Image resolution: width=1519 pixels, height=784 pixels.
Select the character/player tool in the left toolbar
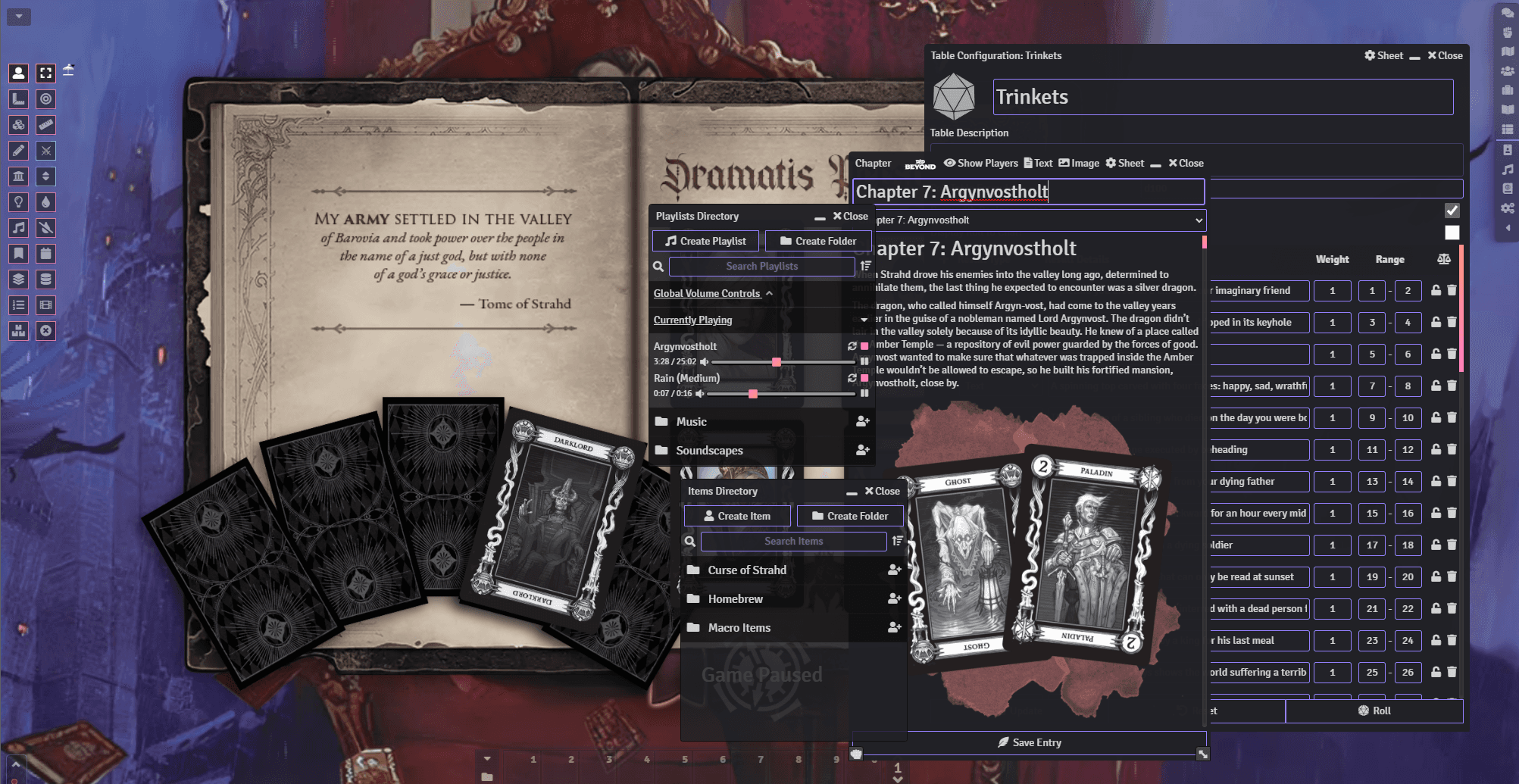pyautogui.click(x=17, y=73)
